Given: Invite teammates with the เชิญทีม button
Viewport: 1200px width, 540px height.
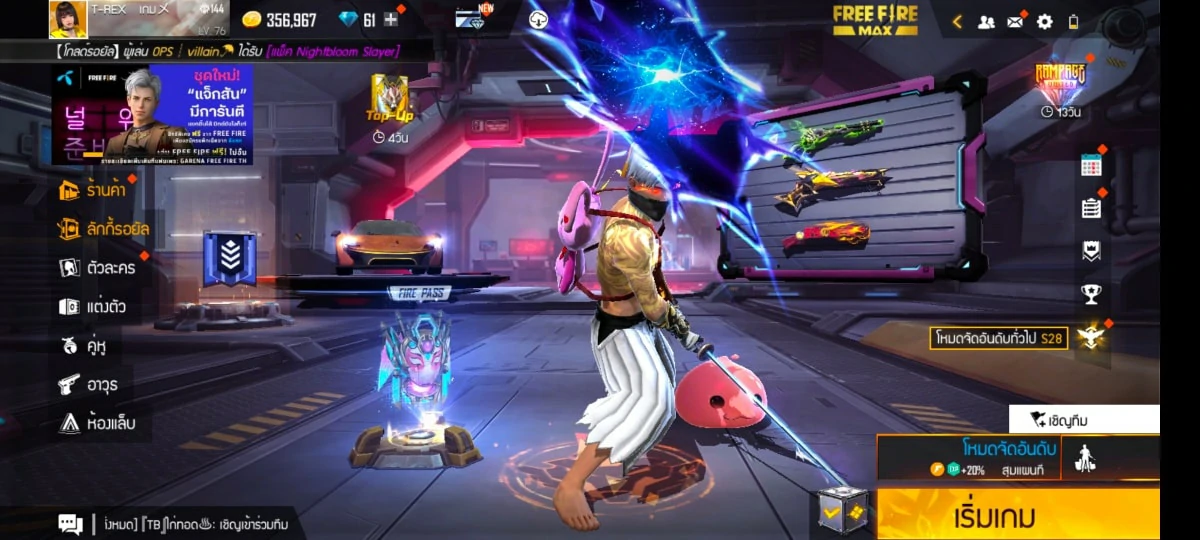Looking at the screenshot, I should 1083,420.
